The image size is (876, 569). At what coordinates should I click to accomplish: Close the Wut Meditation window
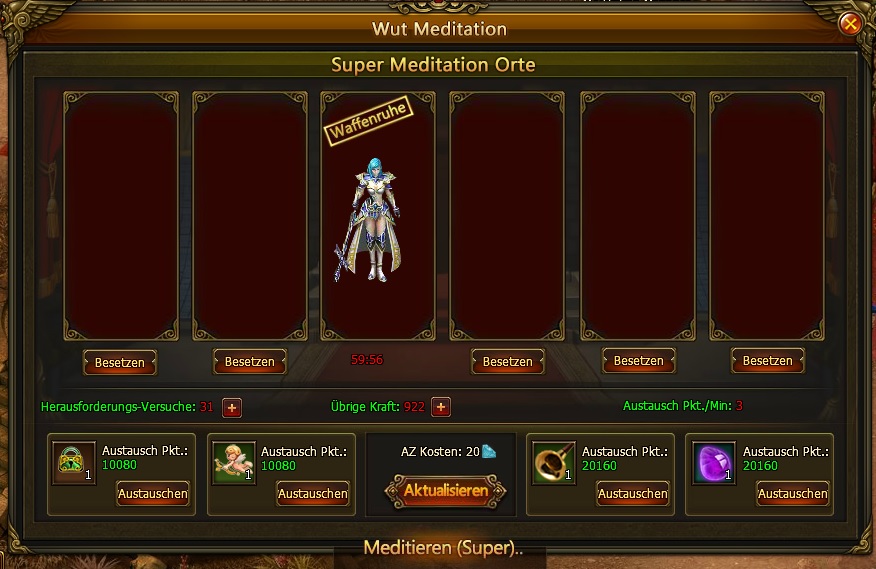850,23
